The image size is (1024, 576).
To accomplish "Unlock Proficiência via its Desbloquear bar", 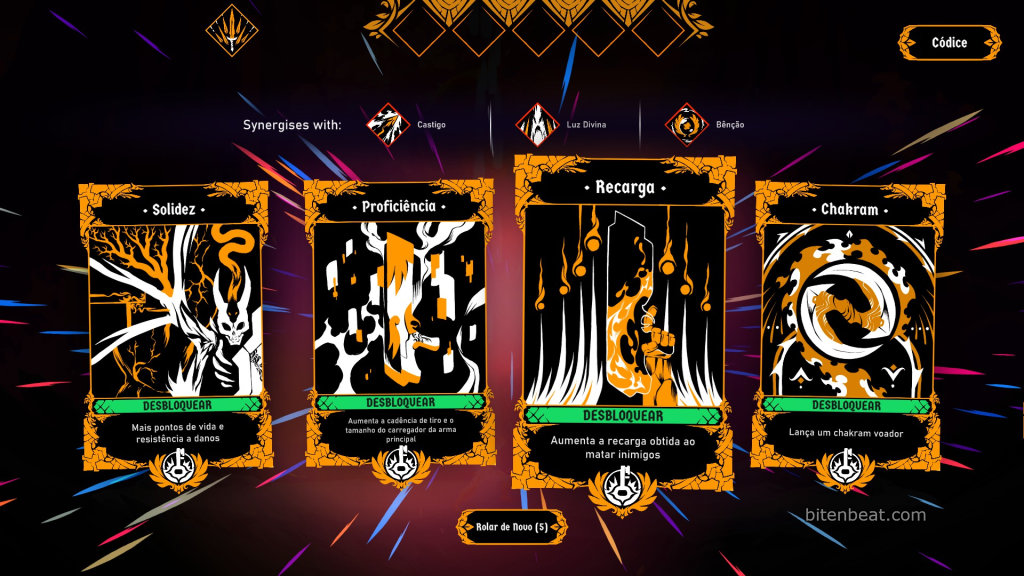I will point(399,402).
